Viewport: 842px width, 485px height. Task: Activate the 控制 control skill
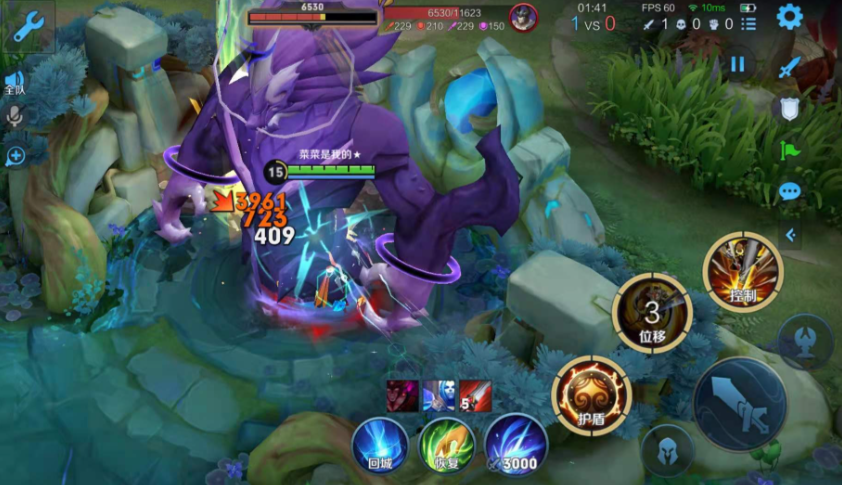[x=742, y=271]
